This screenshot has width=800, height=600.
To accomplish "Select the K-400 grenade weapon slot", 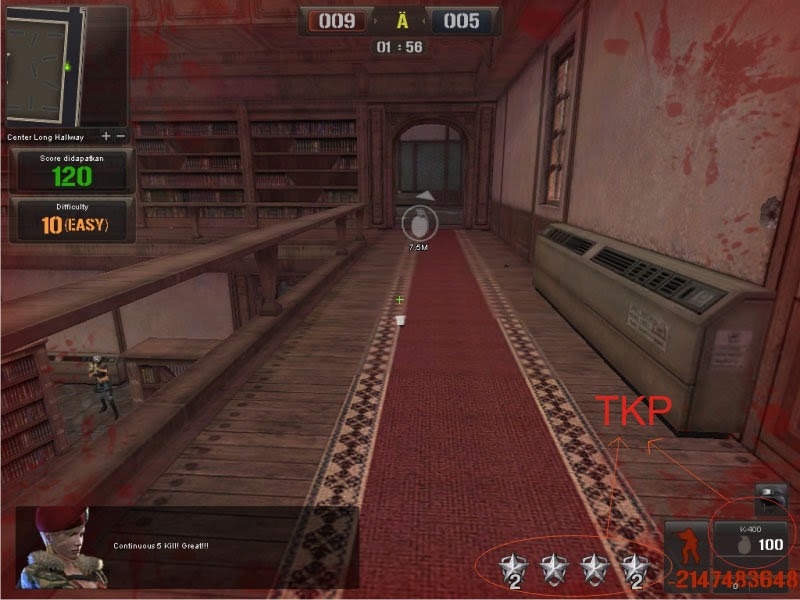I will click(x=750, y=539).
